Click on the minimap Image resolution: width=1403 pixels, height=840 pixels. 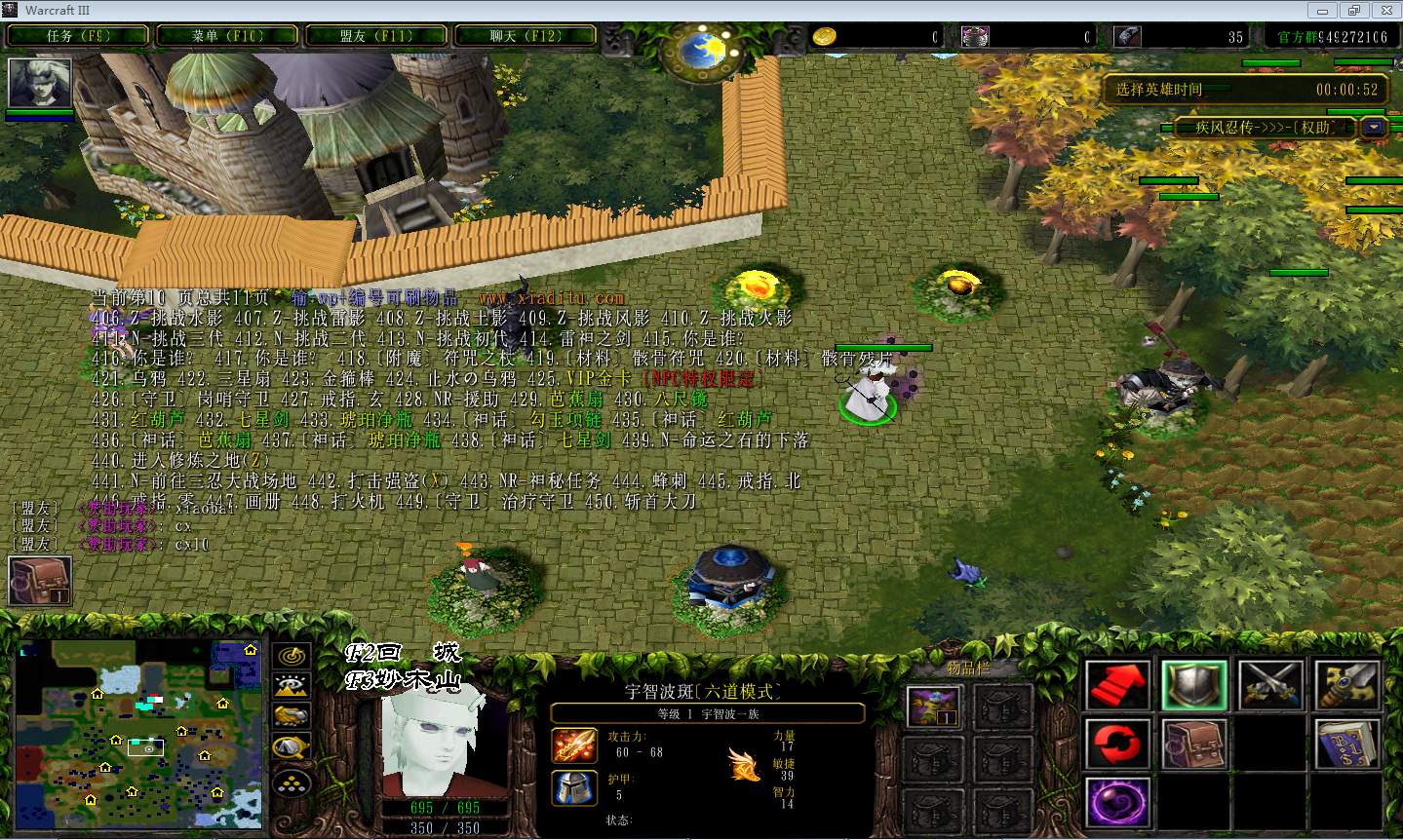138,734
